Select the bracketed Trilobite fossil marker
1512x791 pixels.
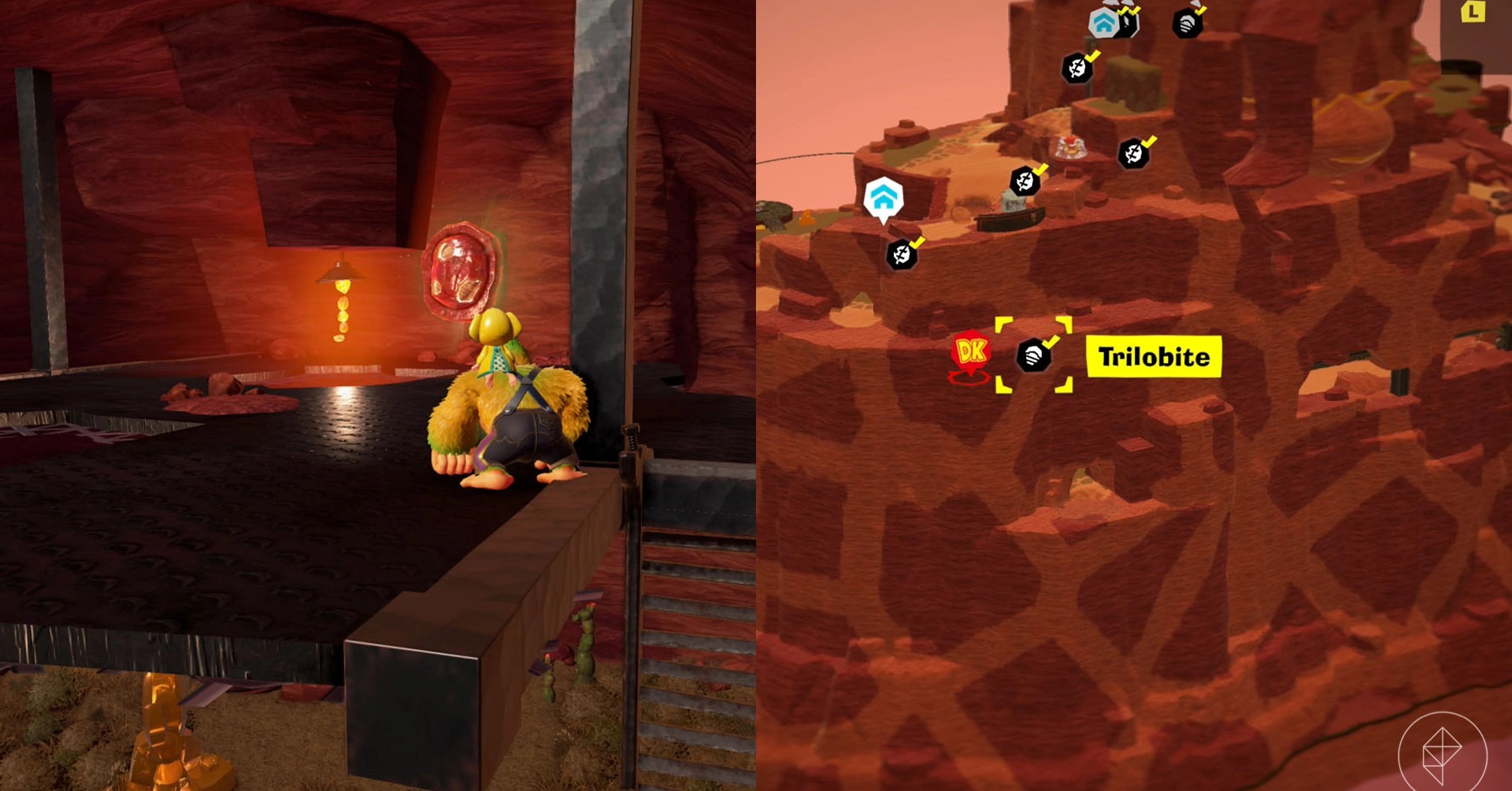click(x=1034, y=356)
